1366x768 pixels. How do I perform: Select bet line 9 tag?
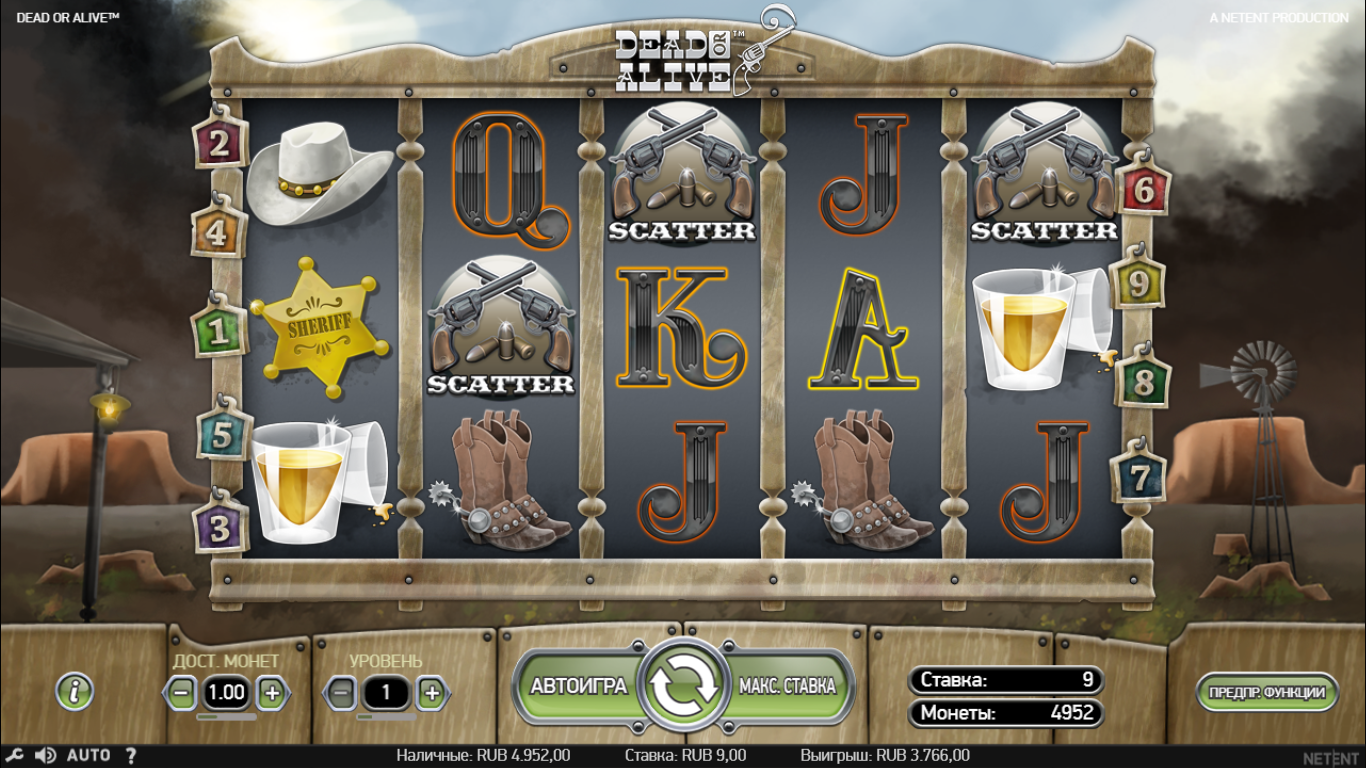pyautogui.click(x=1138, y=285)
